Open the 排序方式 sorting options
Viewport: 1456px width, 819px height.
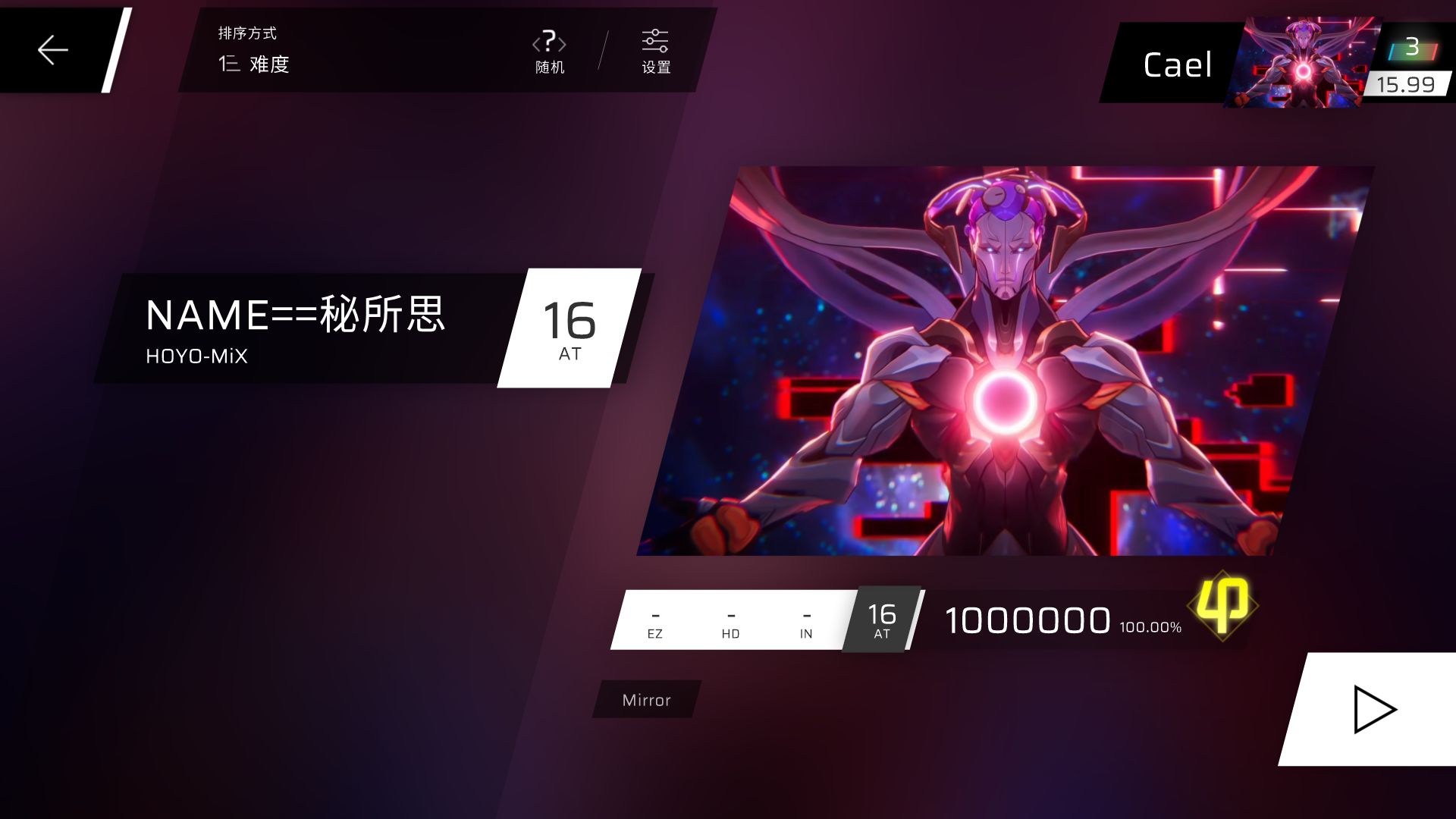pos(246,33)
